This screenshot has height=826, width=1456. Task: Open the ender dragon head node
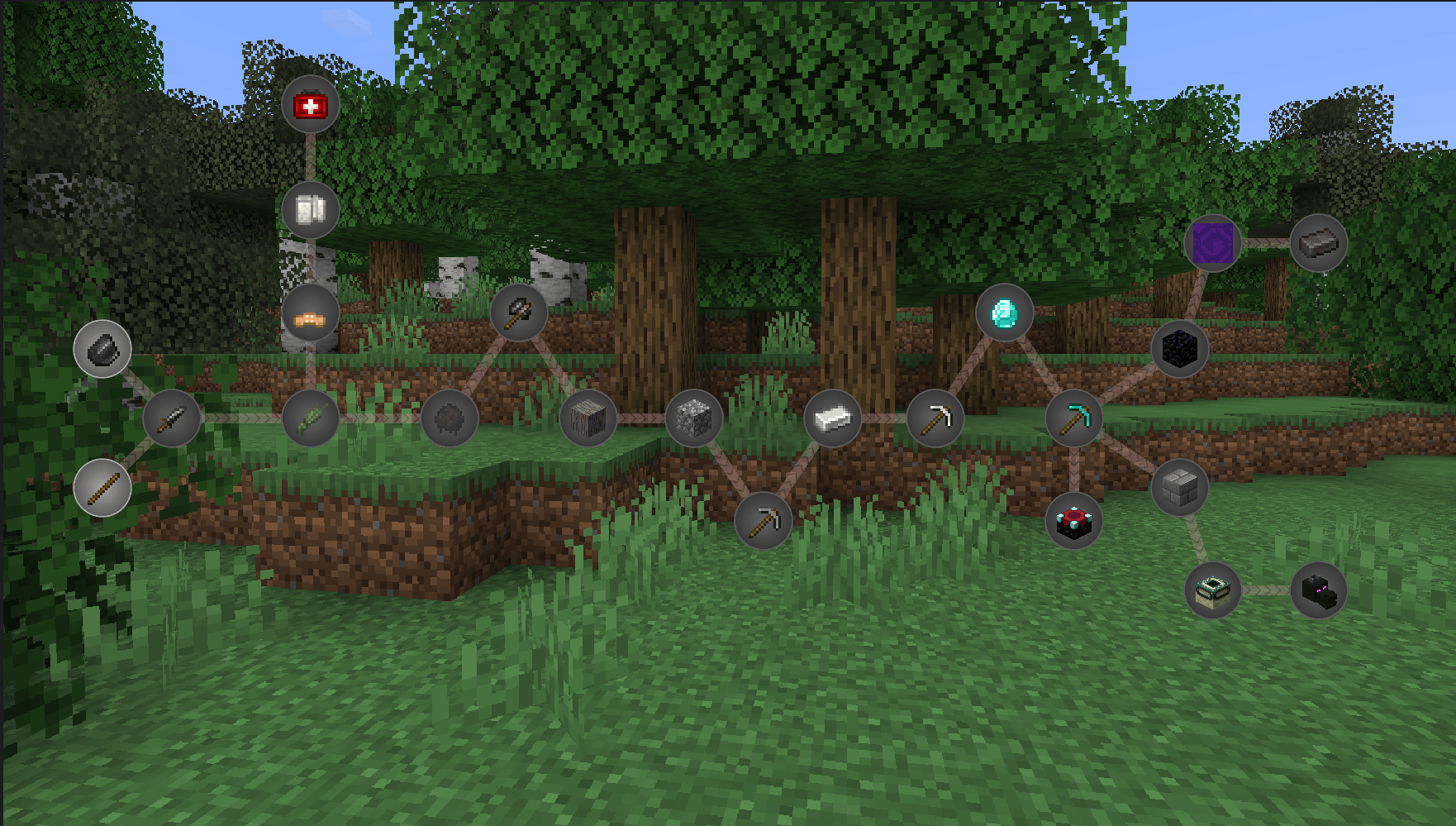click(x=1319, y=590)
